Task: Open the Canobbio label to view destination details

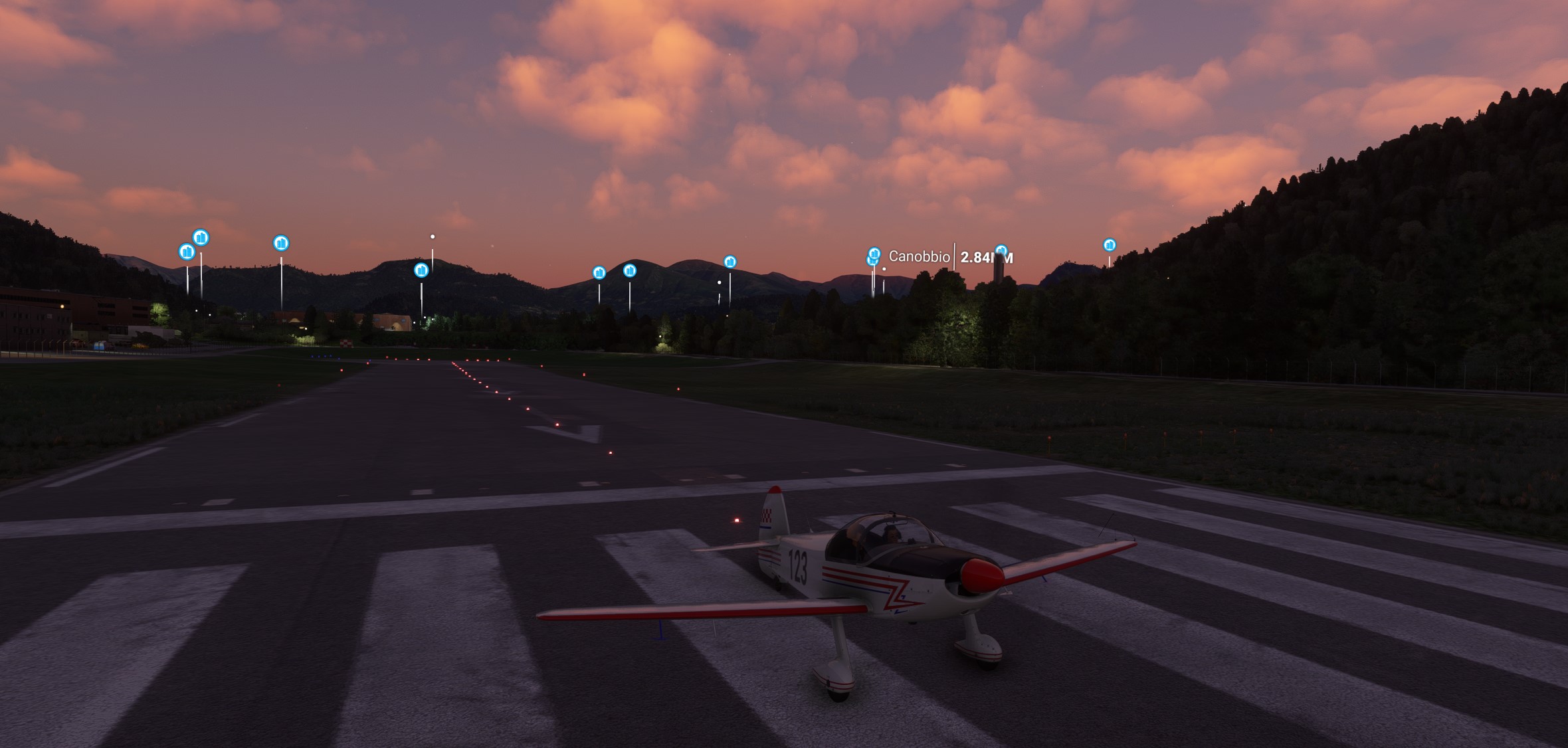Action: 920,255
